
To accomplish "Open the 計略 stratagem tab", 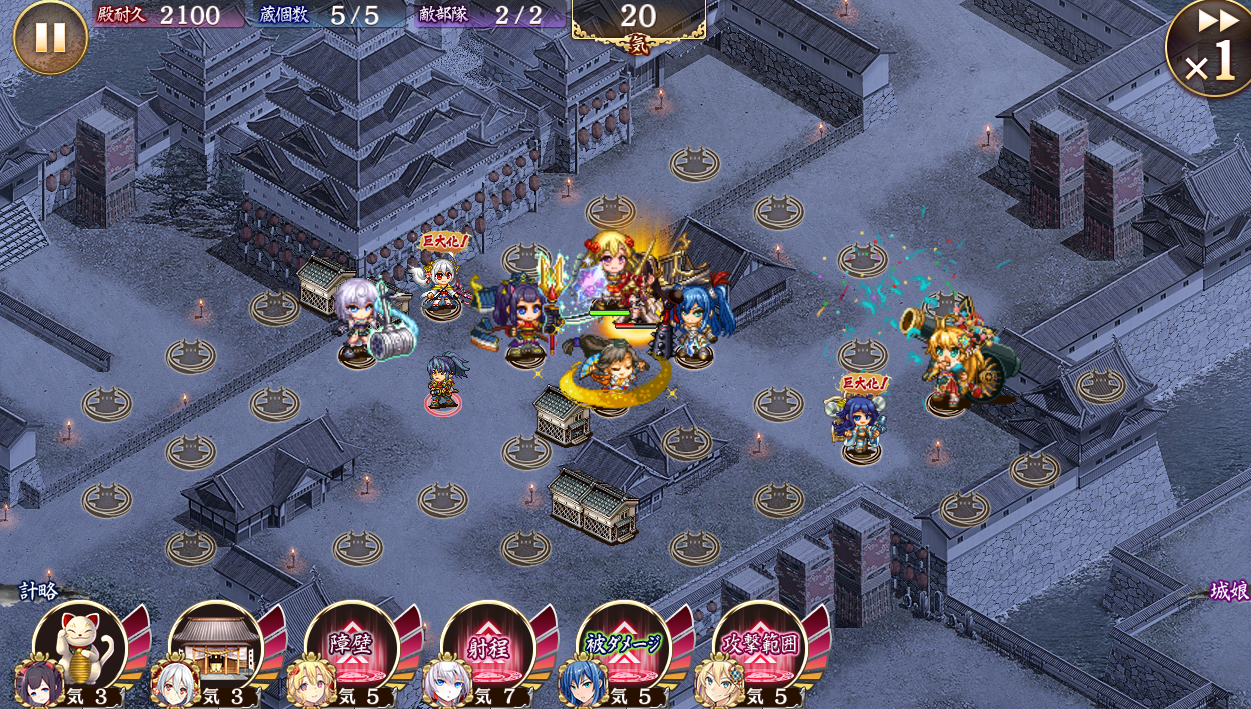I will coord(38,591).
